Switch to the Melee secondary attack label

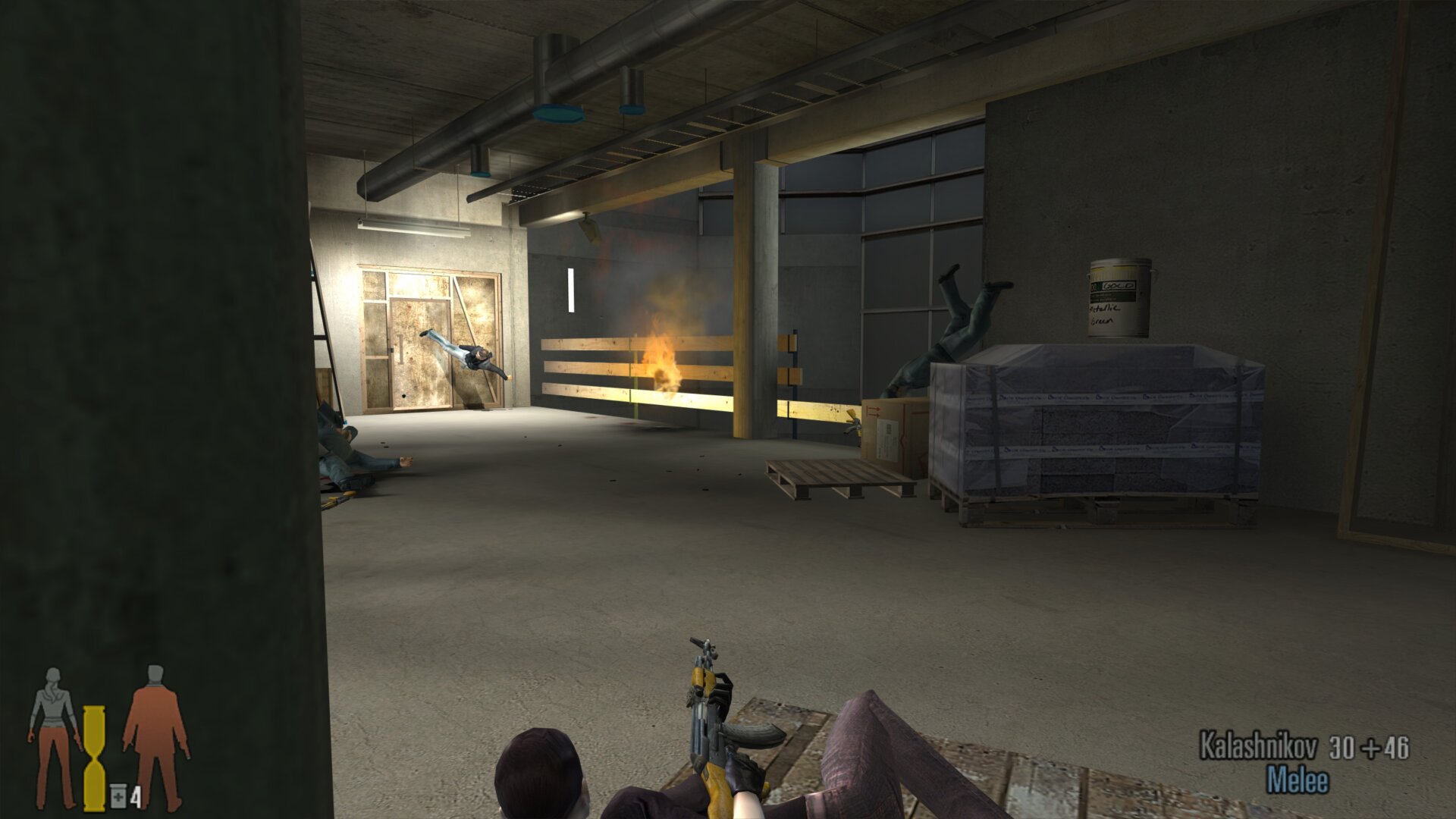[1298, 780]
